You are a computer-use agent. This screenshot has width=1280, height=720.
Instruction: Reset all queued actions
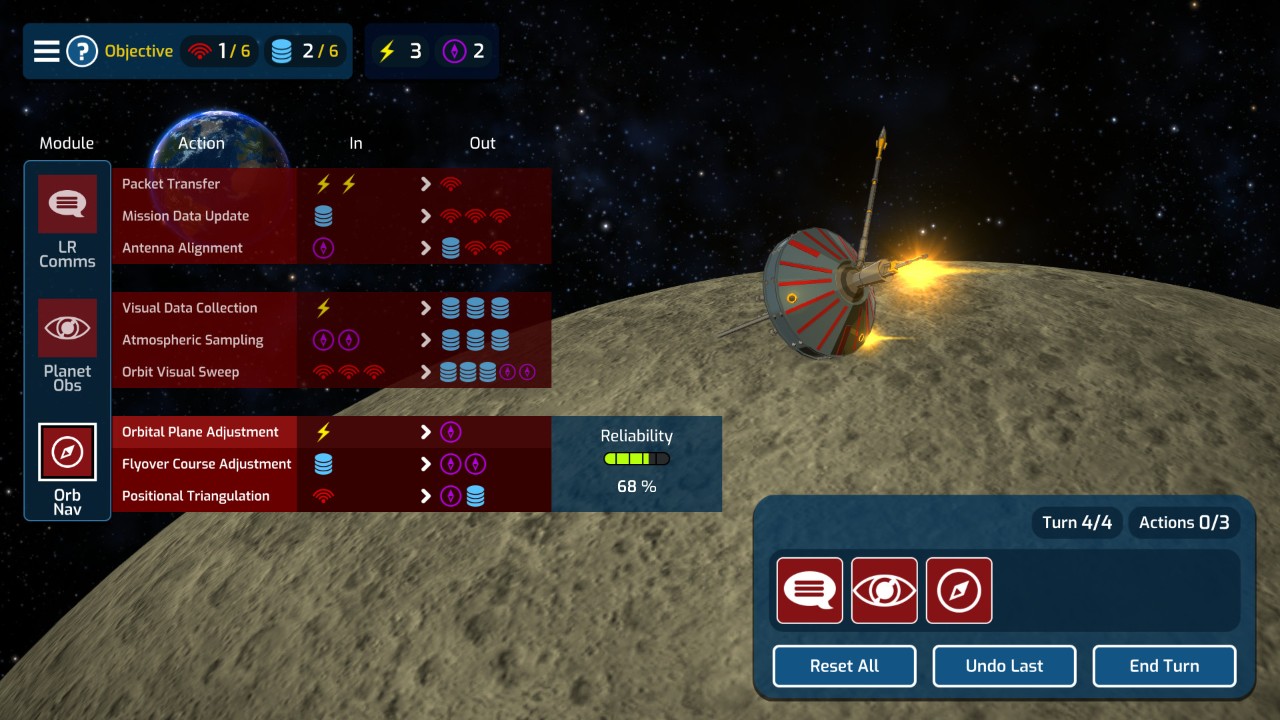point(844,666)
